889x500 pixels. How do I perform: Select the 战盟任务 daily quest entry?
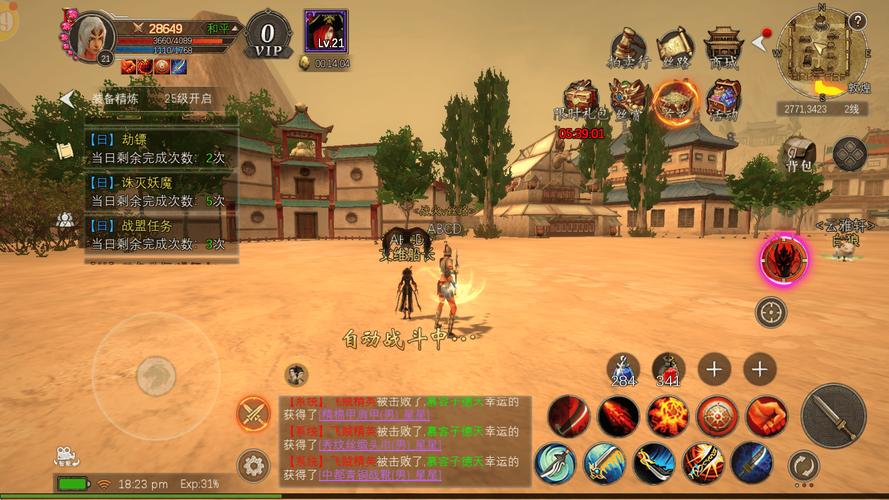(x=160, y=235)
